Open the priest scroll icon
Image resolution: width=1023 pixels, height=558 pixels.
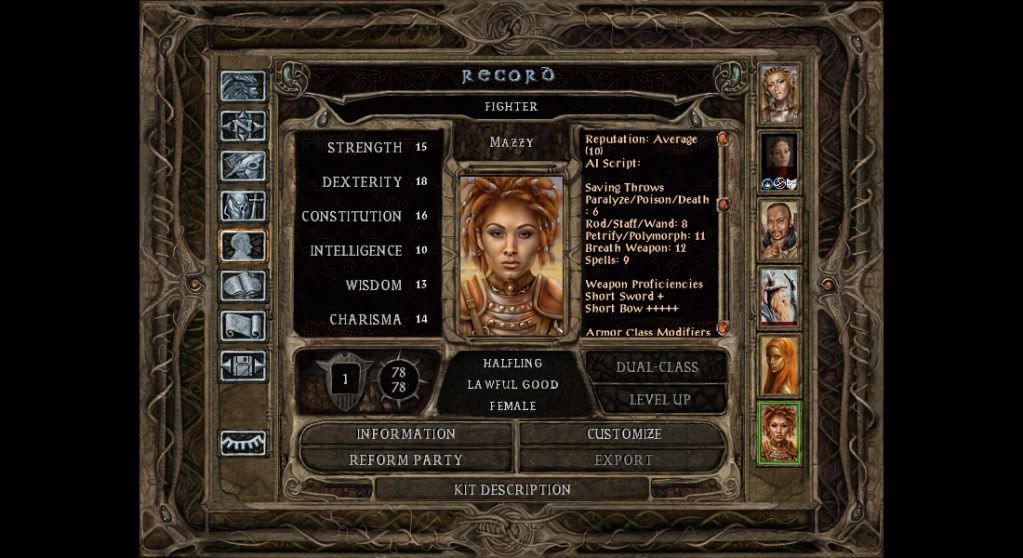[x=243, y=327]
